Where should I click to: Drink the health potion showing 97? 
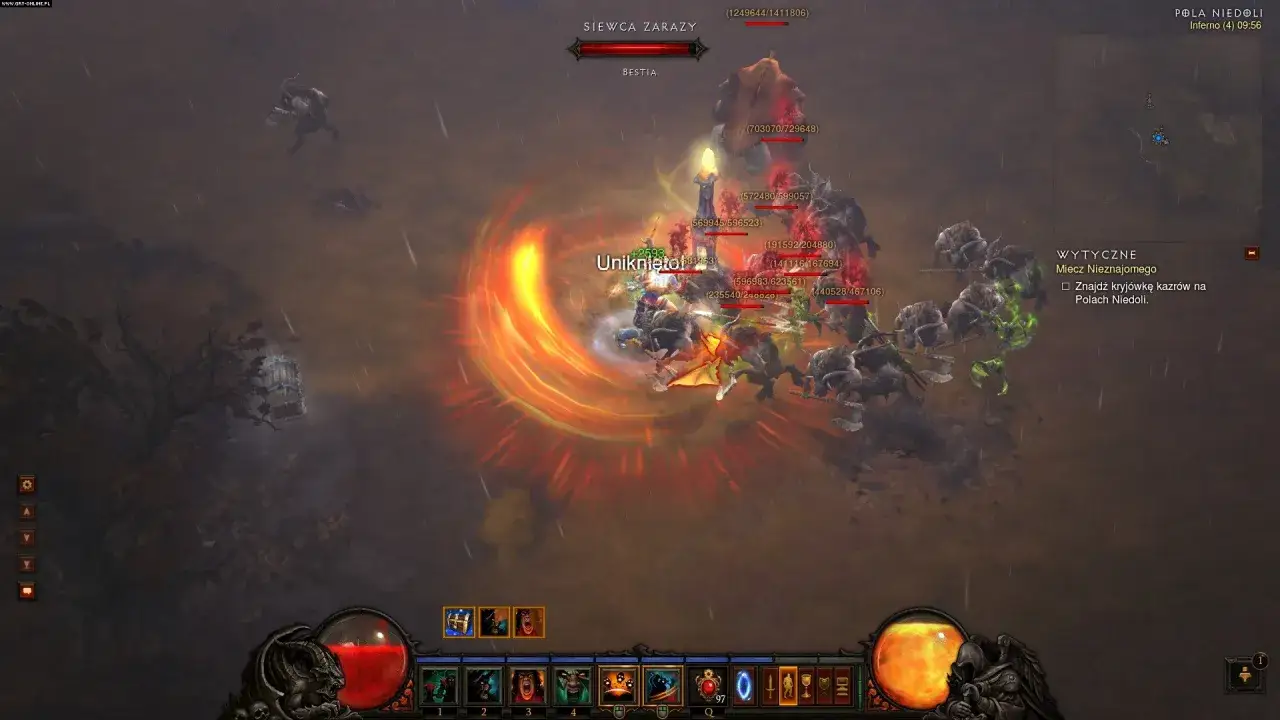(x=708, y=684)
